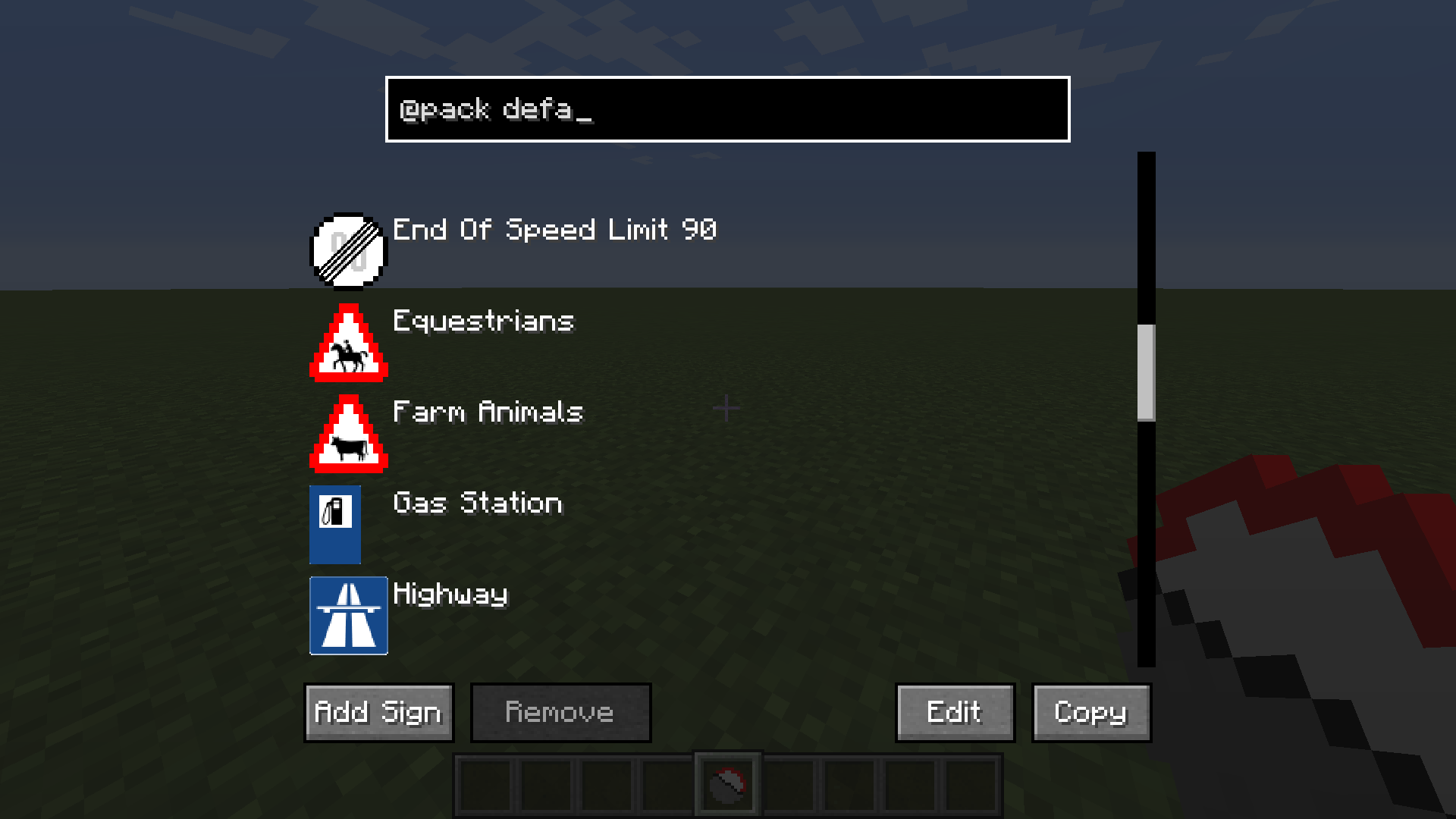Click the sign item in the hotbar
The height and width of the screenshot is (819, 1456).
(726, 783)
